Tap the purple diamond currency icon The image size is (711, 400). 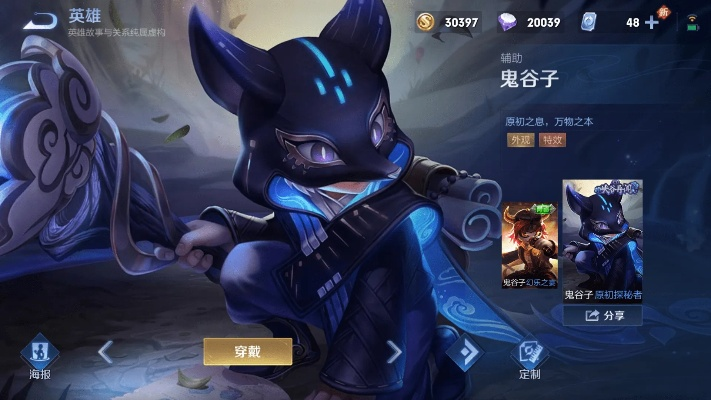(x=508, y=22)
